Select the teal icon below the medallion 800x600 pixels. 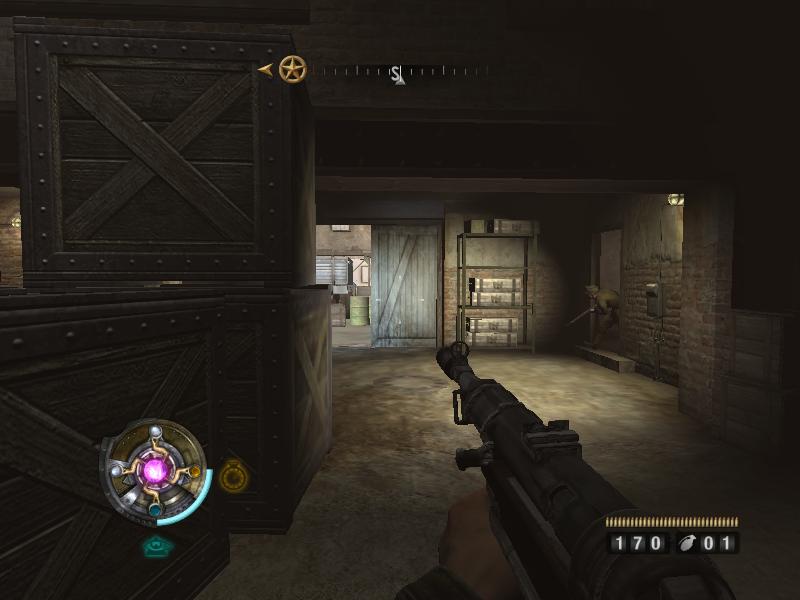point(154,545)
